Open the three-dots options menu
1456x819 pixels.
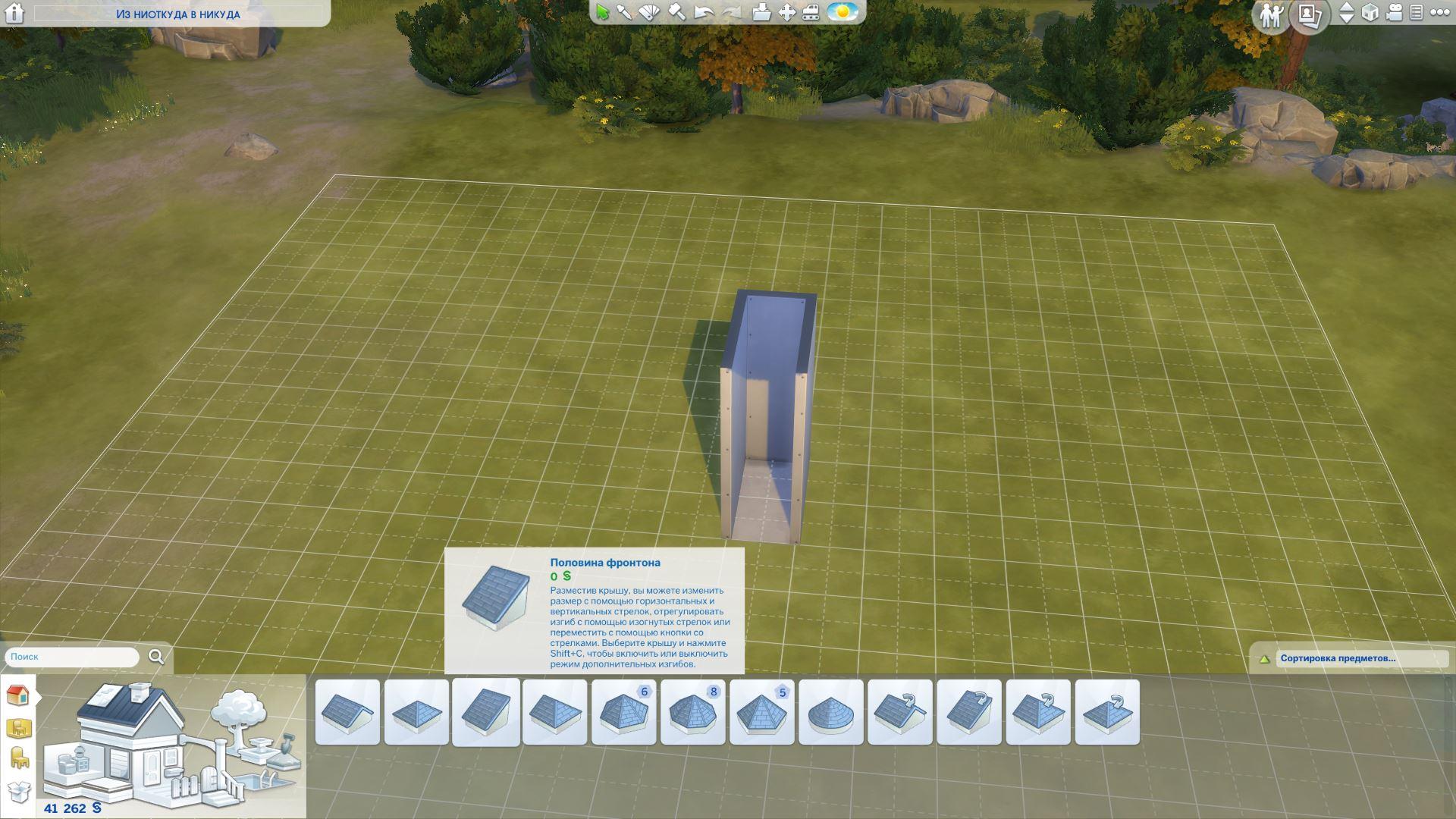[1439, 12]
